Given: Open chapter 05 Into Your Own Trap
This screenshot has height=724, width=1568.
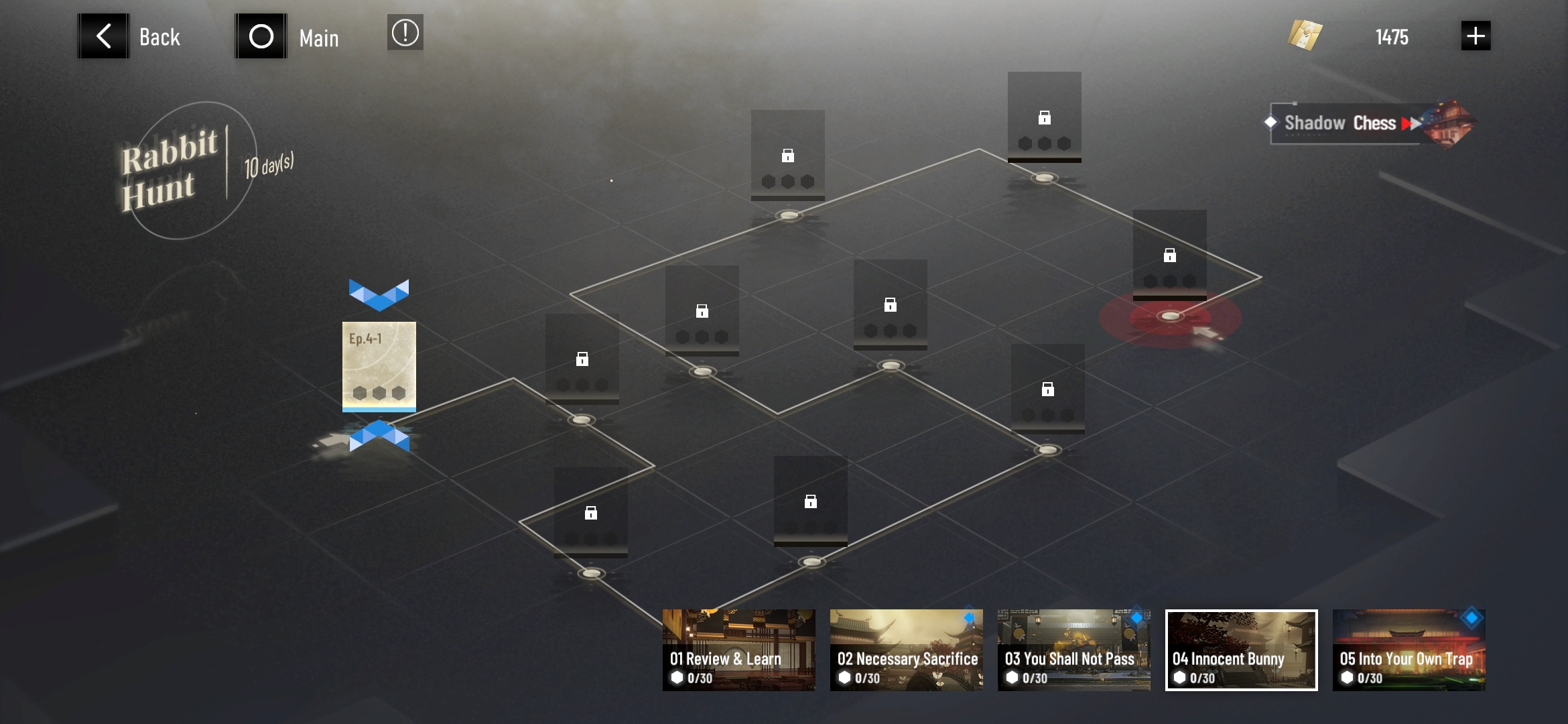Looking at the screenshot, I should 1409,650.
